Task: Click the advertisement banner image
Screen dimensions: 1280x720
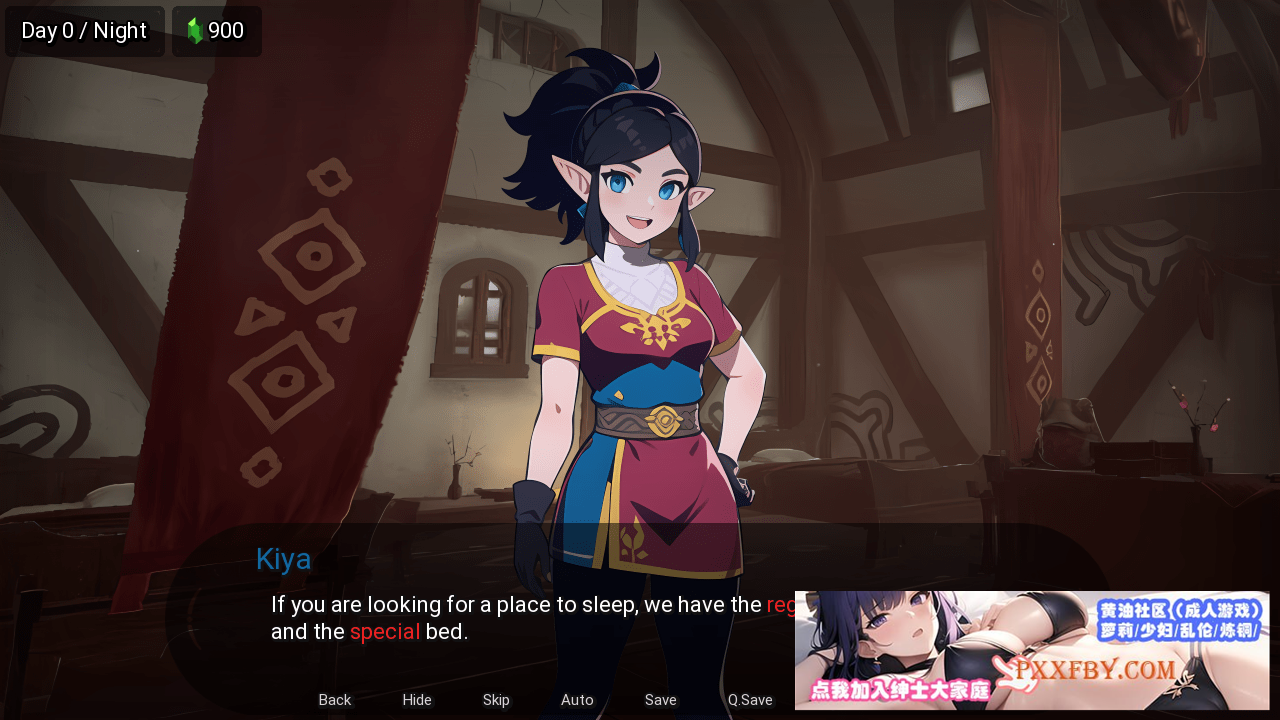Action: coord(1035,648)
